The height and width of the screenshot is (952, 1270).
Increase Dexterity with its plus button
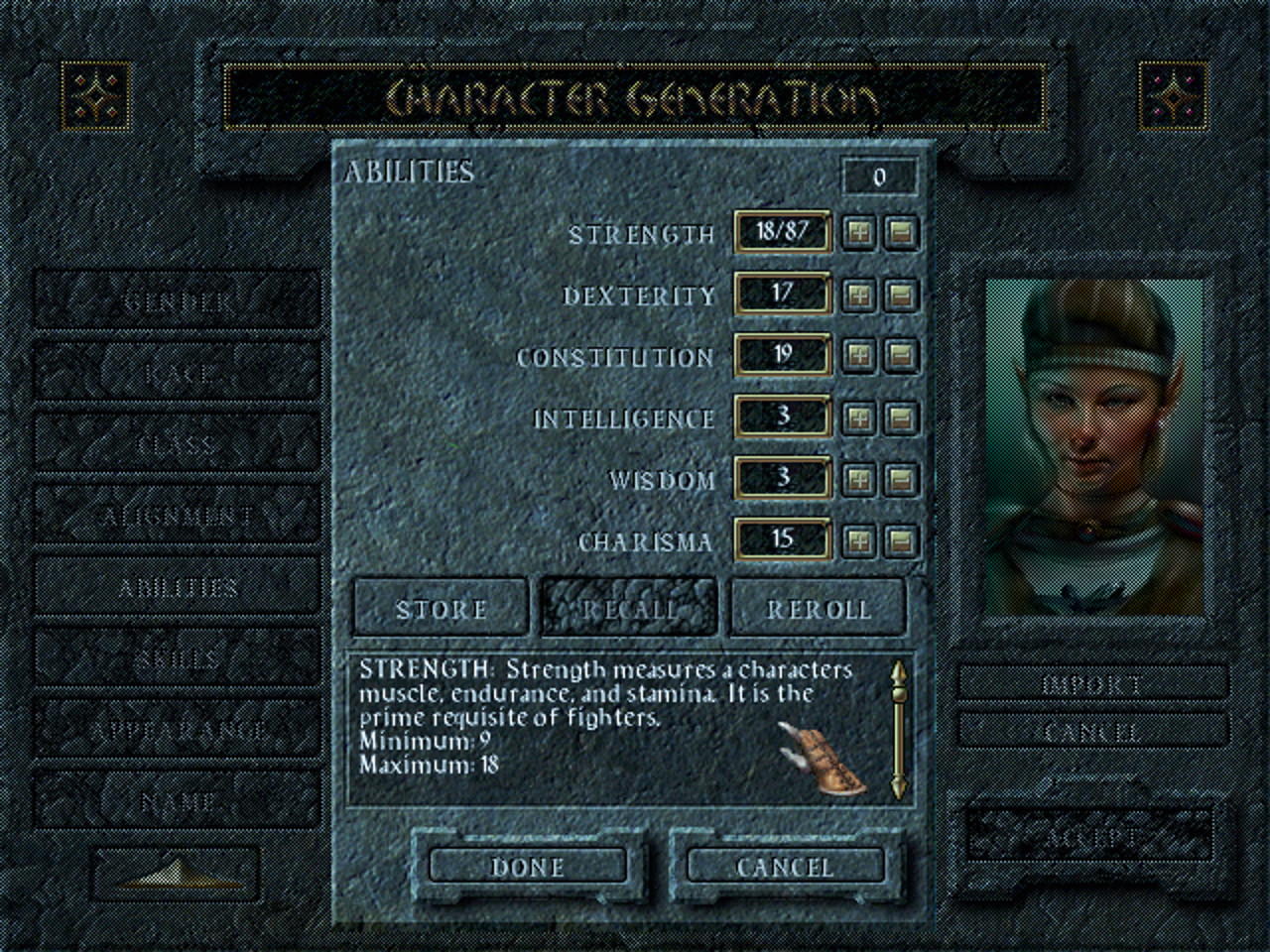pos(860,296)
